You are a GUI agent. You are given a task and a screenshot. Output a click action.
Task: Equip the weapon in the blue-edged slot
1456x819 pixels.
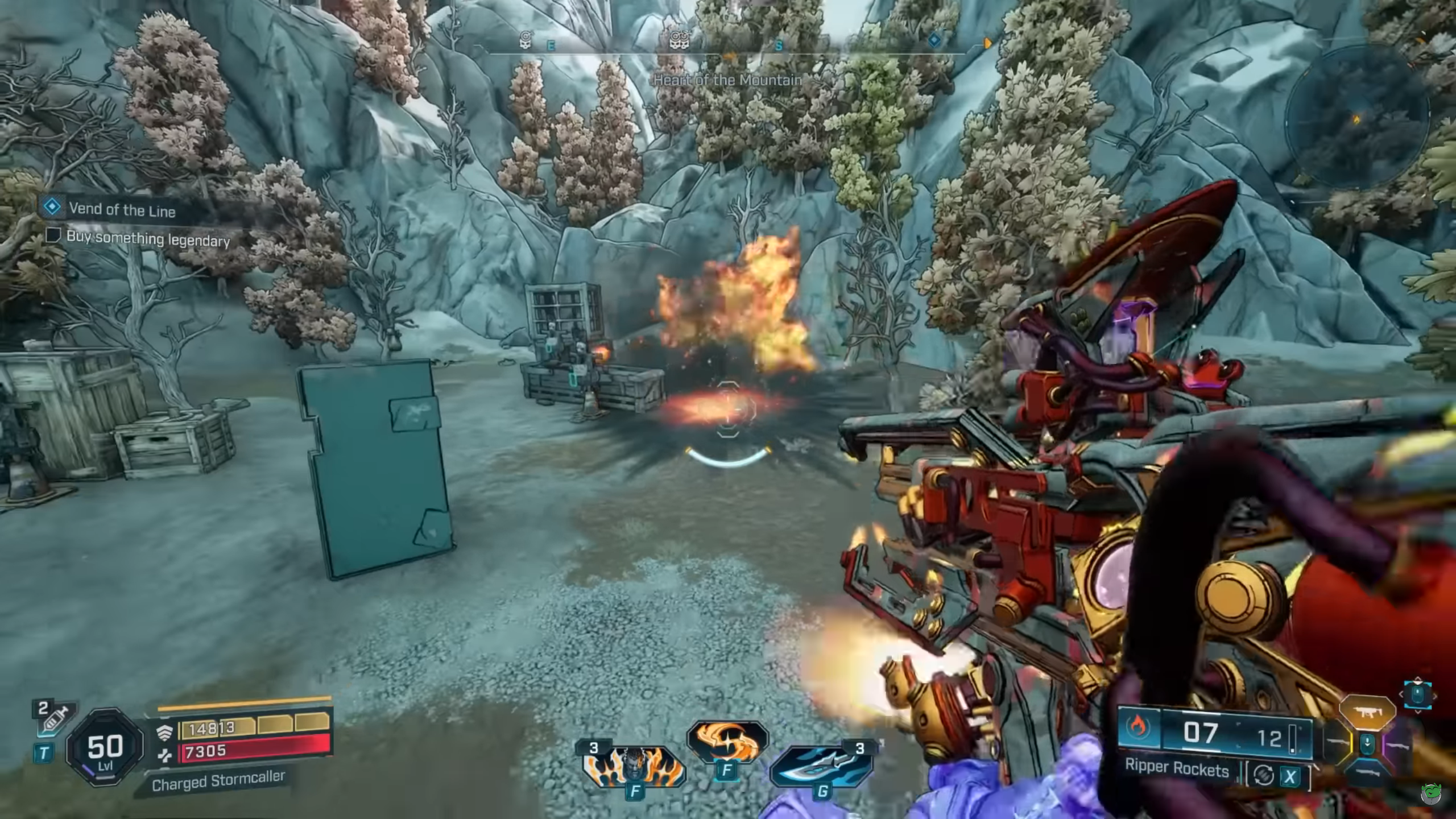[1368, 773]
